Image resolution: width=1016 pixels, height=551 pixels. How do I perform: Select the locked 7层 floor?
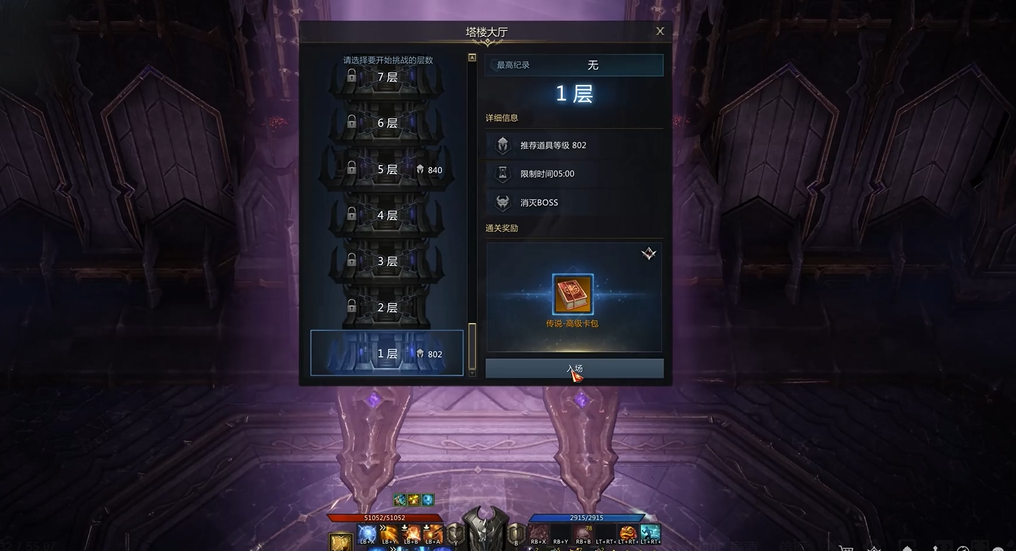(387, 78)
